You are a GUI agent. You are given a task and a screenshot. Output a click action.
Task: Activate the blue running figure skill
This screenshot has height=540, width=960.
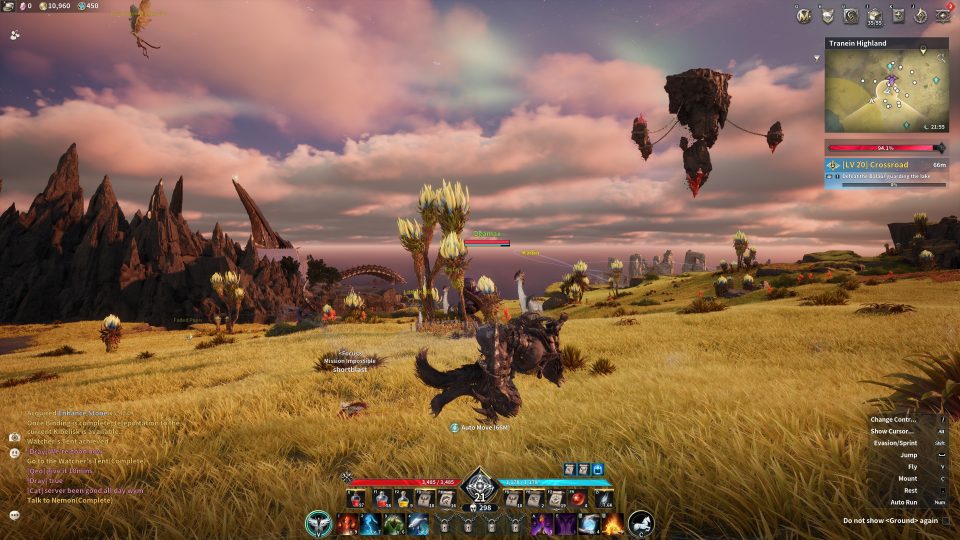pos(370,523)
